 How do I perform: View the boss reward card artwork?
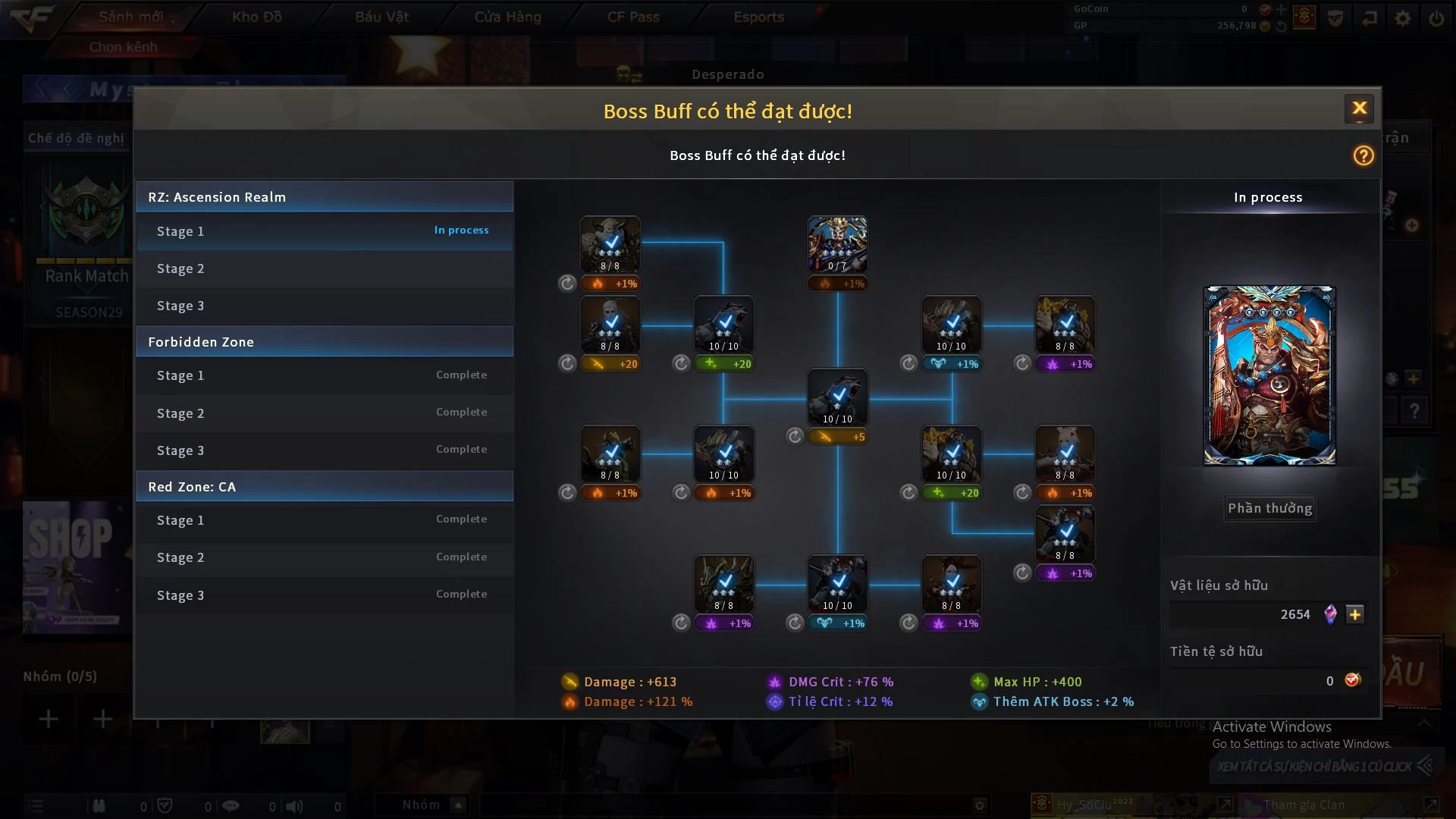[1269, 375]
